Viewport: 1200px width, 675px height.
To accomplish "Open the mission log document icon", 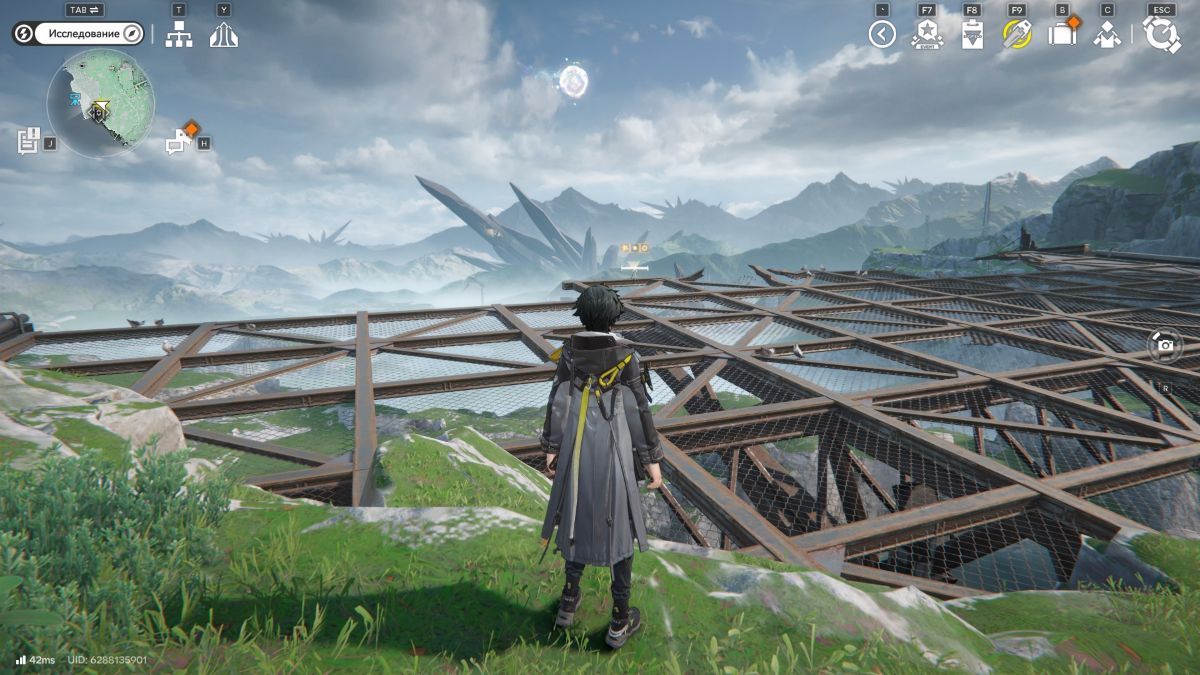I will [28, 140].
